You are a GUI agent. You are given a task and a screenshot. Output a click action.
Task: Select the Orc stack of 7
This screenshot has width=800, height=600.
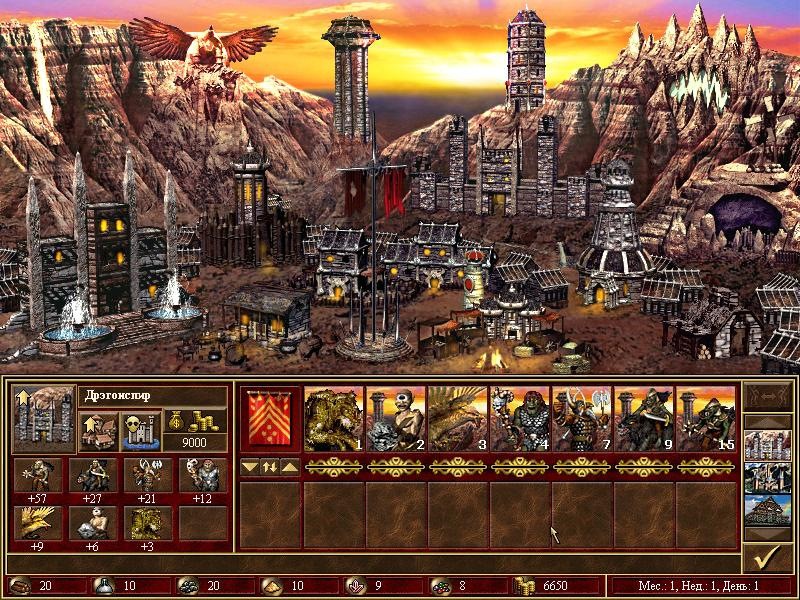(582, 419)
